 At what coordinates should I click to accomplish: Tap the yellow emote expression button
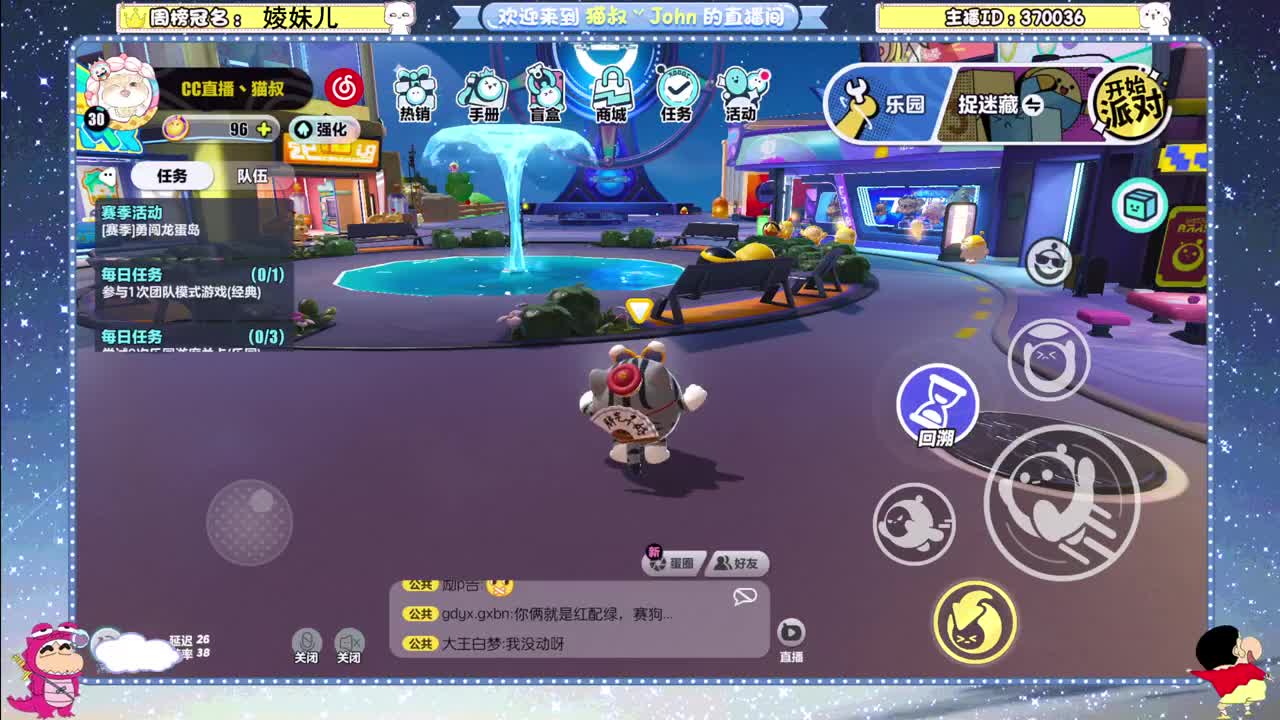pos(975,625)
